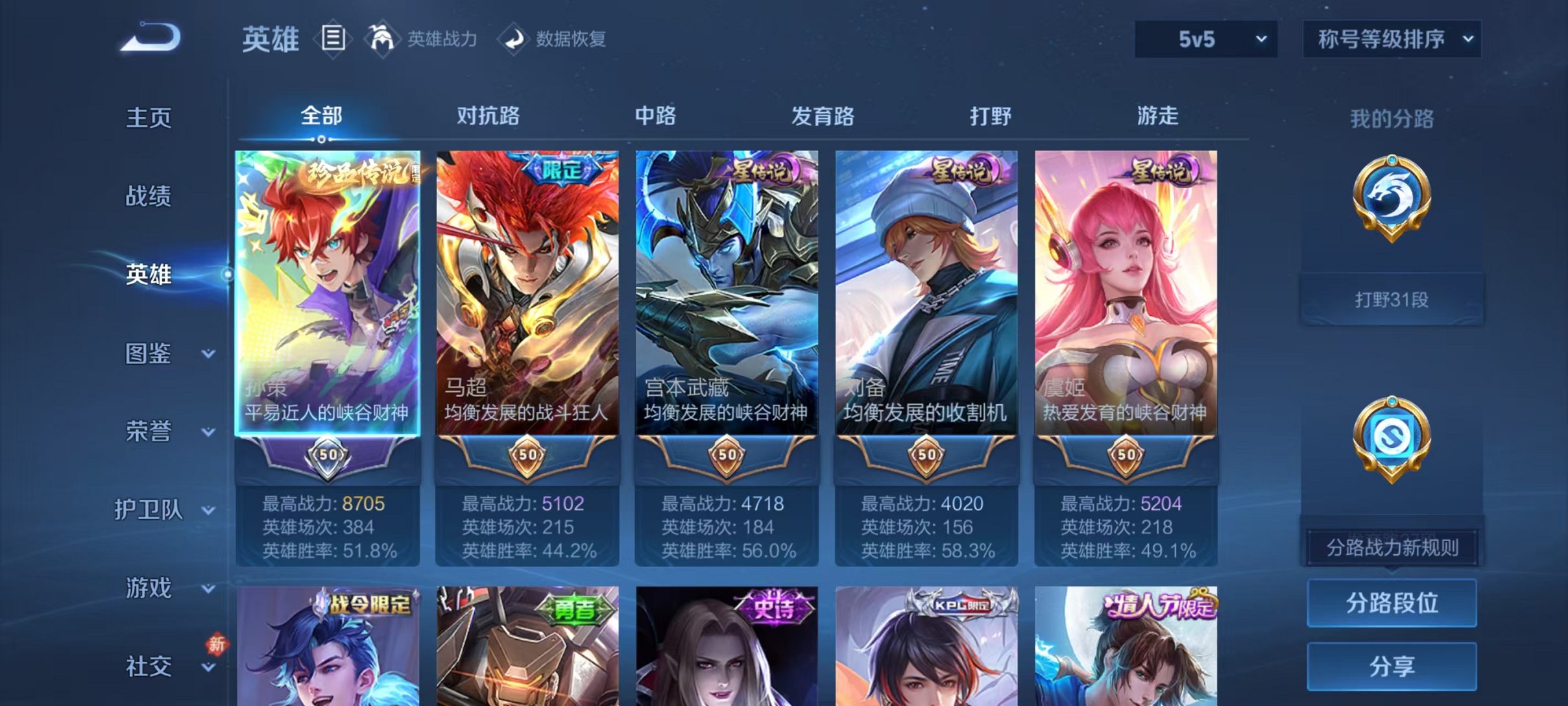Click the 数据恢复 recovery icon
This screenshot has width=1568, height=706.
point(513,39)
